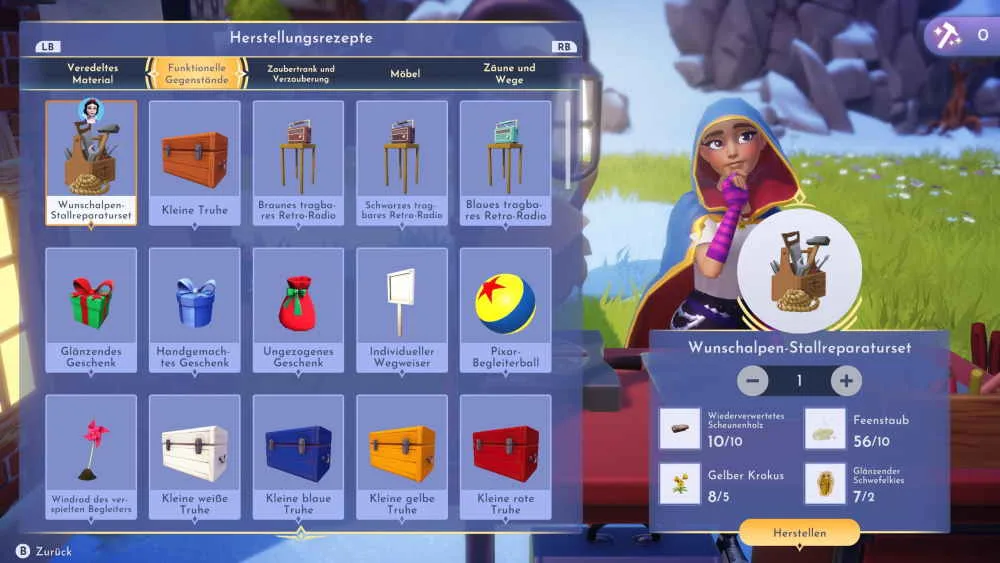The height and width of the screenshot is (563, 1000).
Task: Pick the Glänzendes Geschenk recipe
Action: tap(91, 310)
